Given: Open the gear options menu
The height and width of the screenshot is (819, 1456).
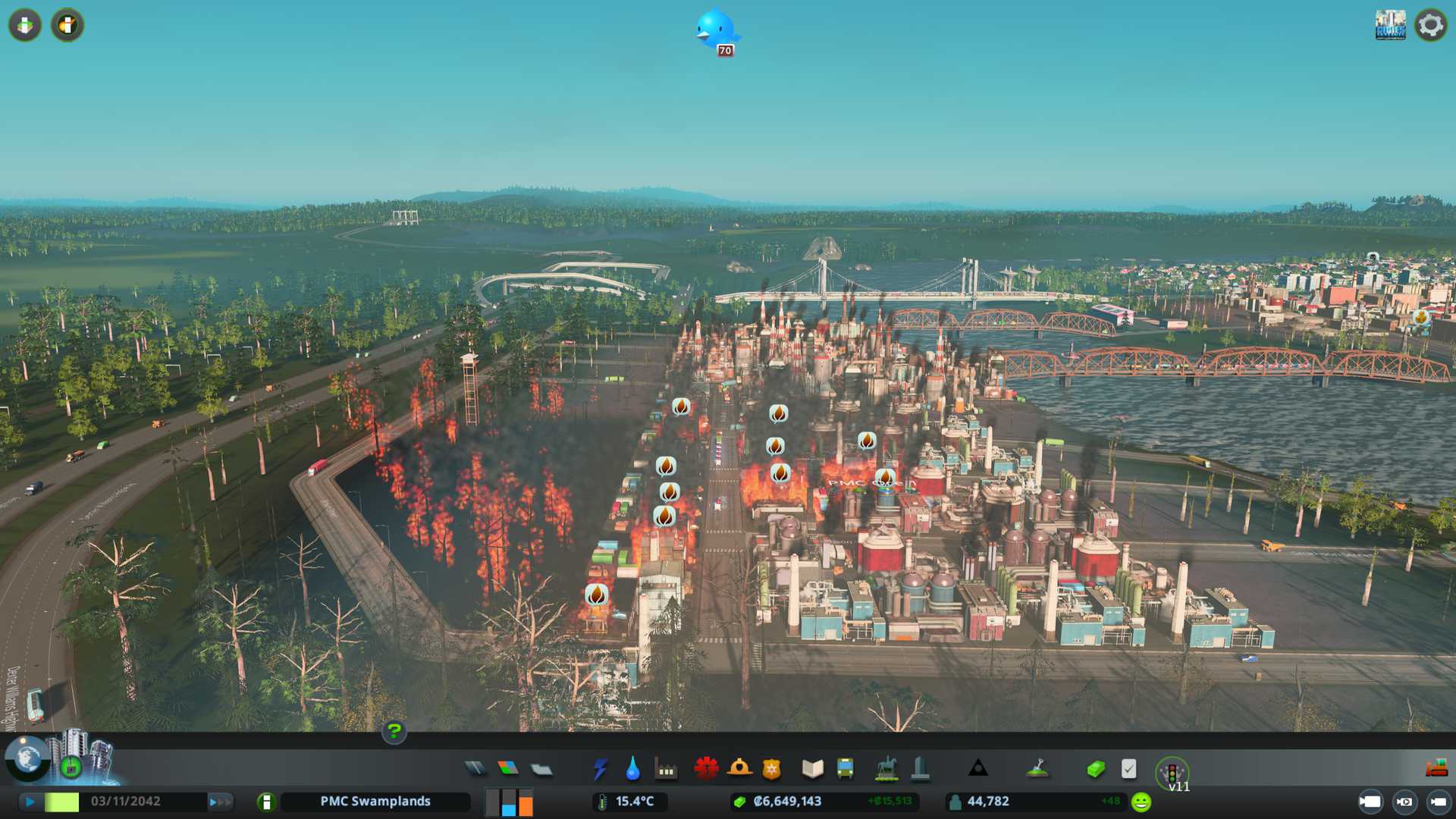Looking at the screenshot, I should click(1430, 25).
